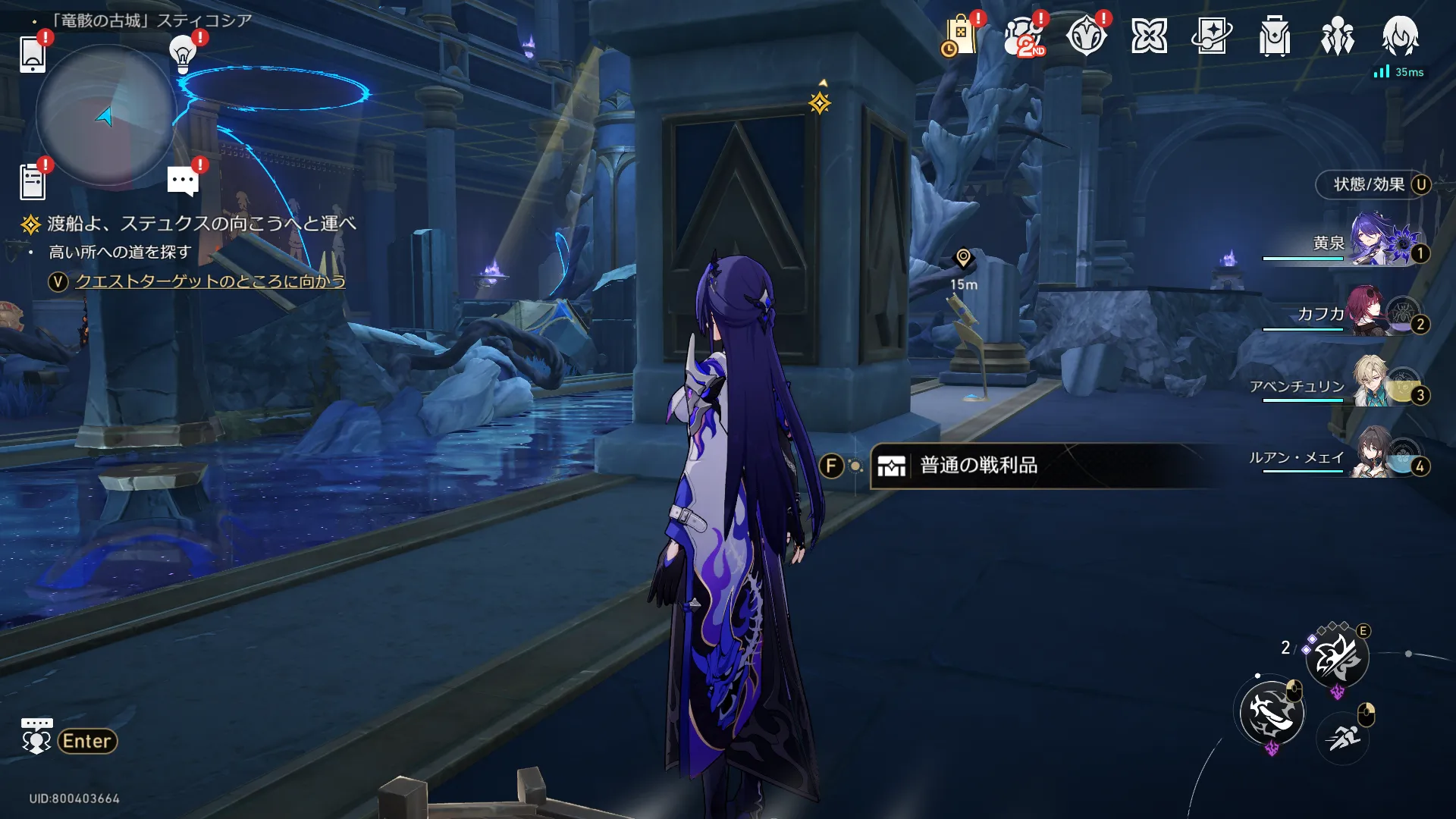
Task: Open the phone menu icon
Action: (33, 53)
